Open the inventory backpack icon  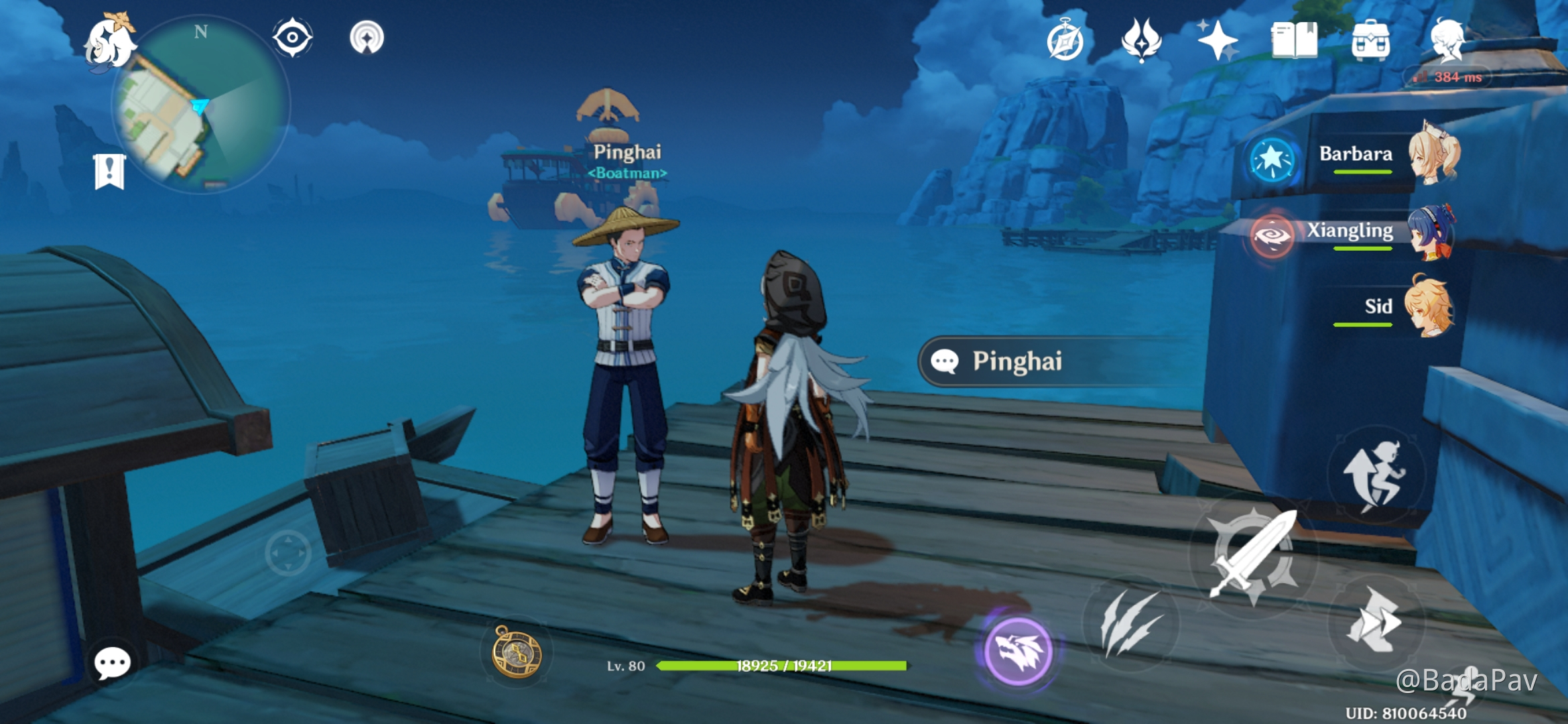(1370, 40)
